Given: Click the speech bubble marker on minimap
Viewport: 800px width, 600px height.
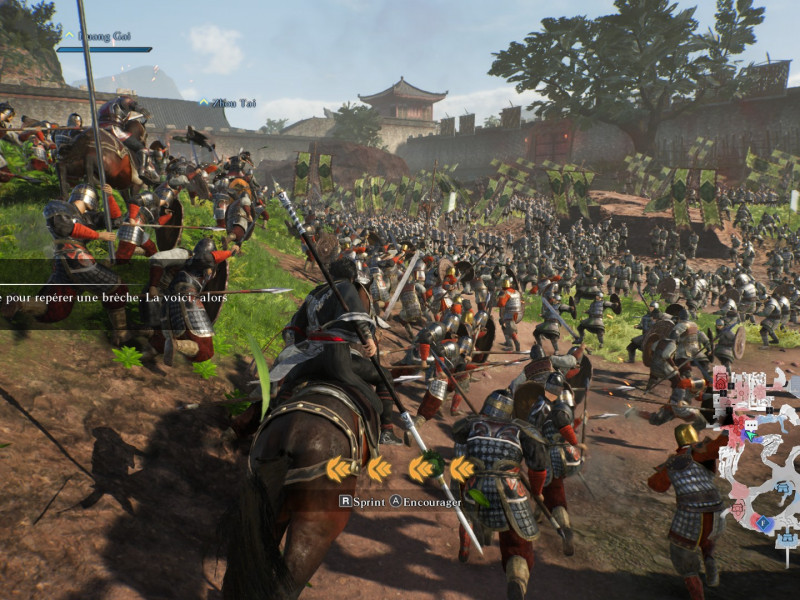Looking at the screenshot, I should 752,425.
